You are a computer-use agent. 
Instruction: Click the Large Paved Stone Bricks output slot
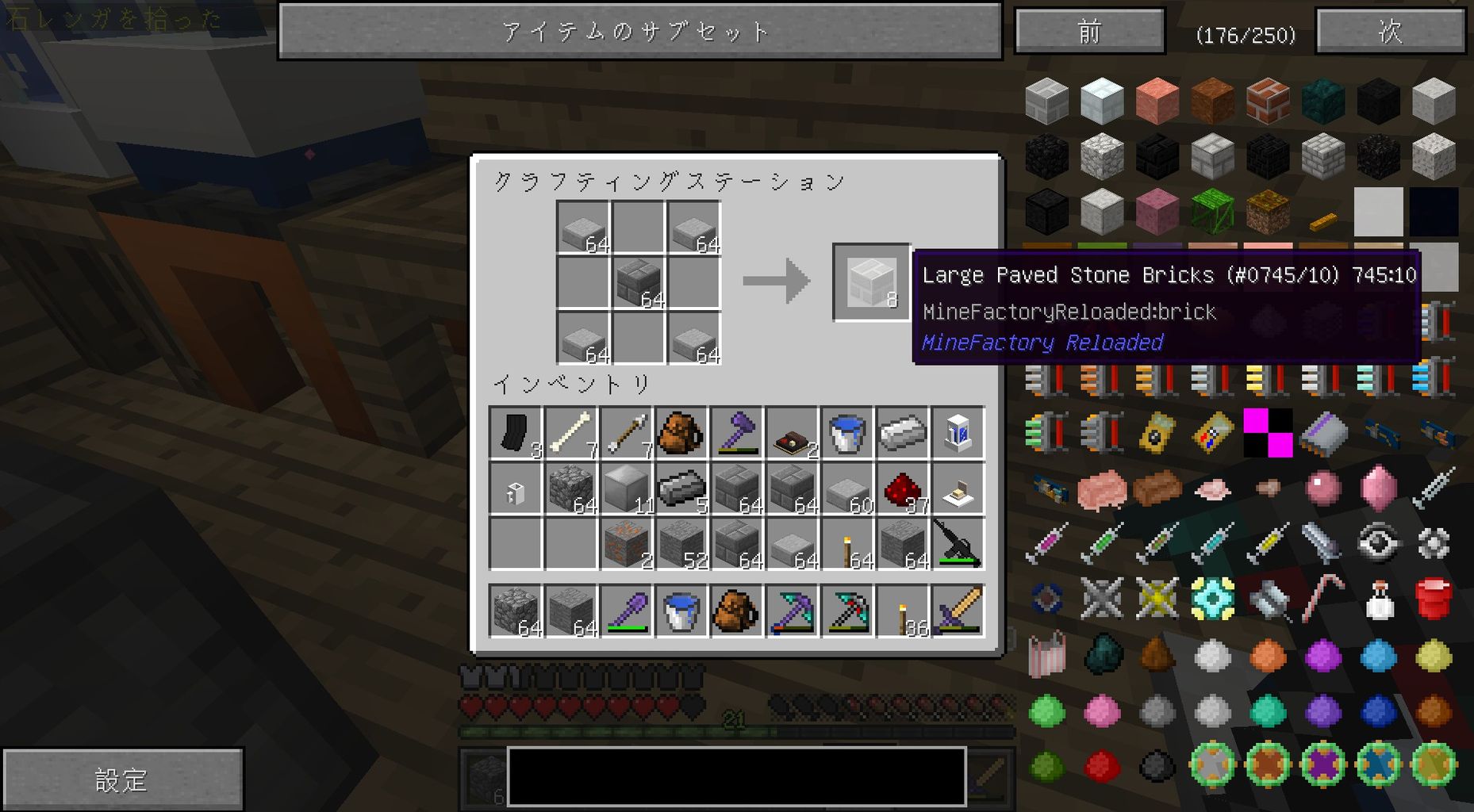871,283
